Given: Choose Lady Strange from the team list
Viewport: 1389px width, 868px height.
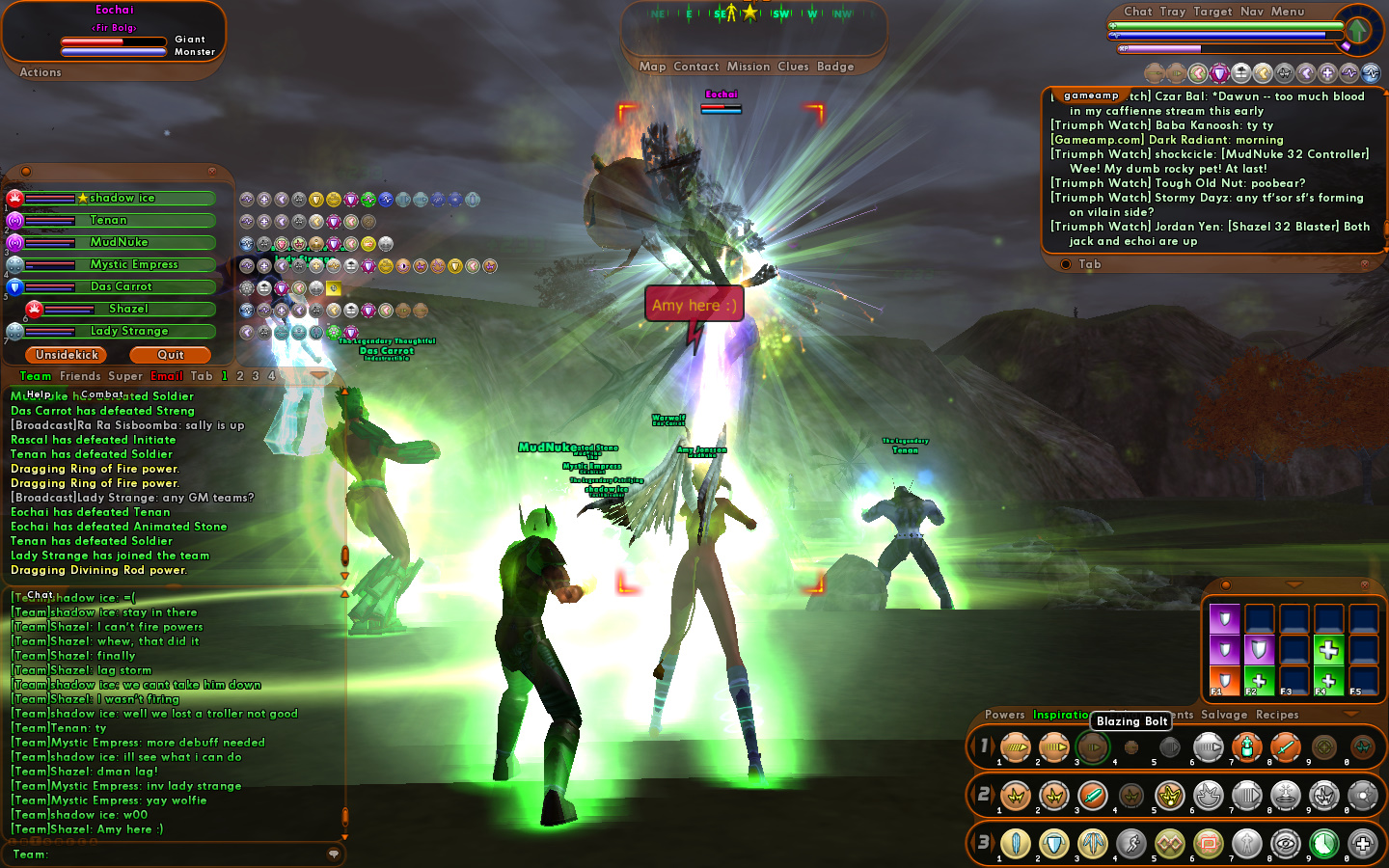Looking at the screenshot, I should (129, 331).
